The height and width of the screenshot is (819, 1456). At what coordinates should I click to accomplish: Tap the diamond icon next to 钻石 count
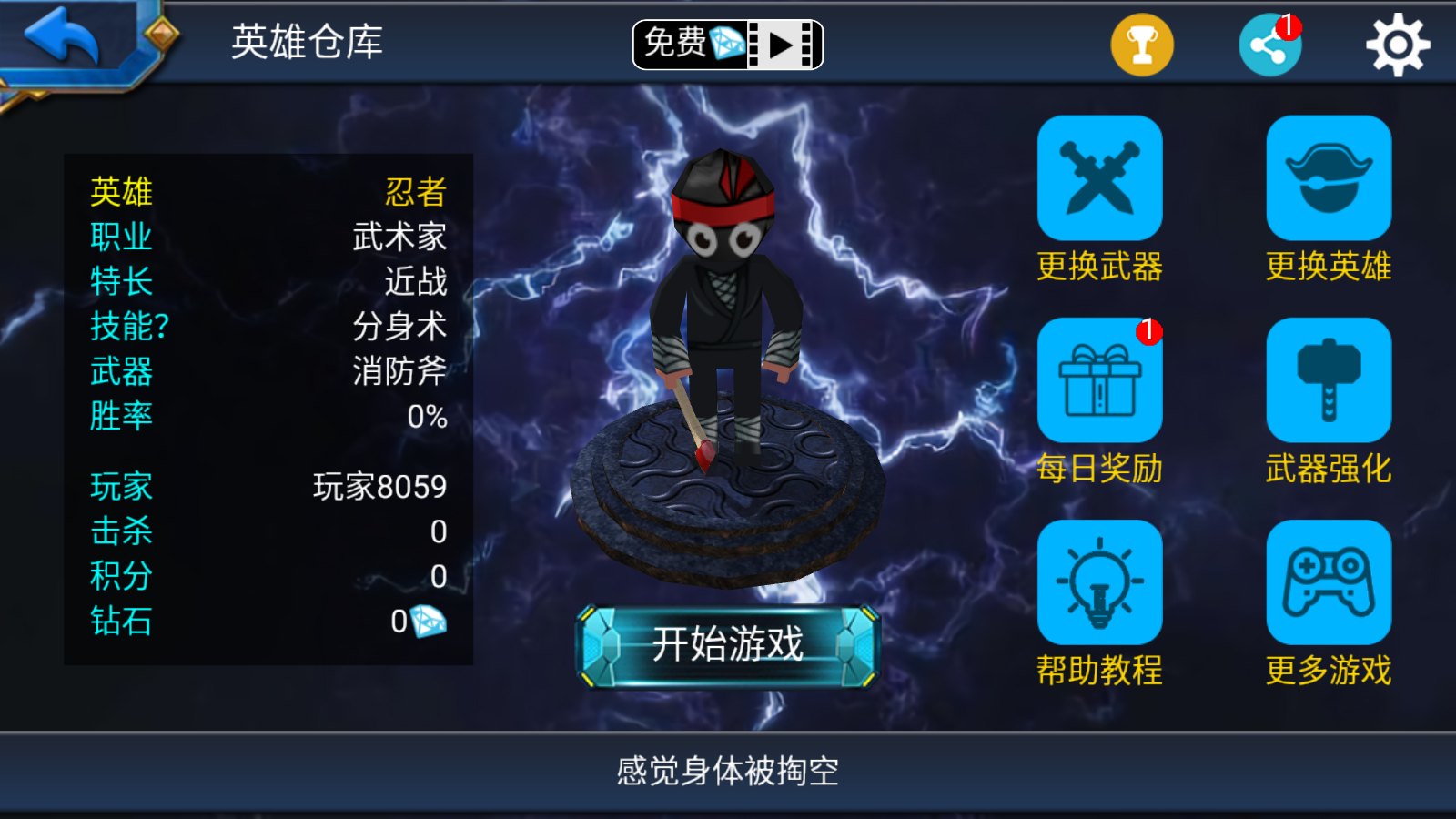[x=429, y=620]
